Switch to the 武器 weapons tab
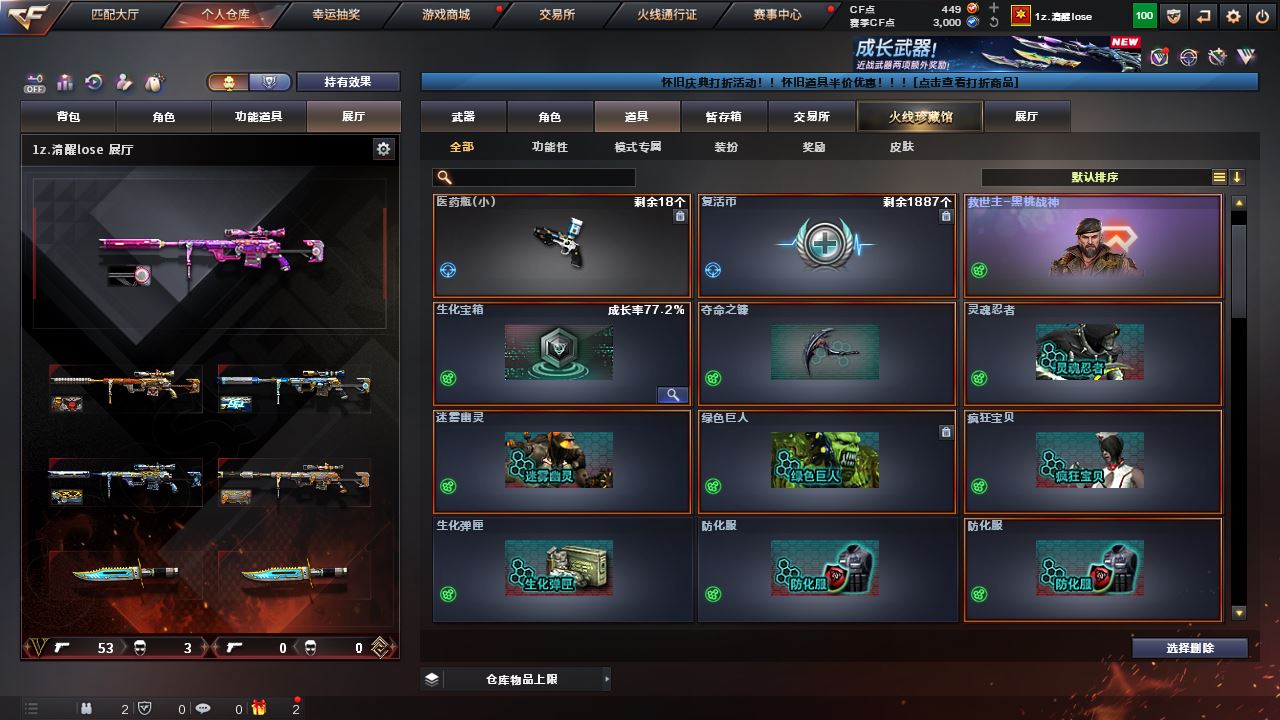This screenshot has width=1280, height=720. (463, 117)
